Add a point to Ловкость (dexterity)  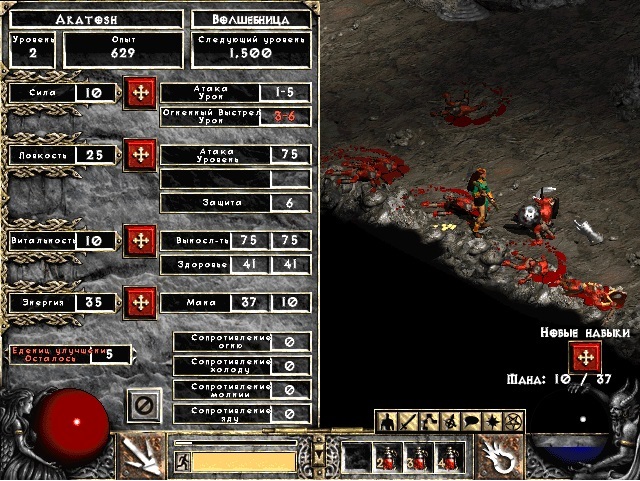[140, 155]
